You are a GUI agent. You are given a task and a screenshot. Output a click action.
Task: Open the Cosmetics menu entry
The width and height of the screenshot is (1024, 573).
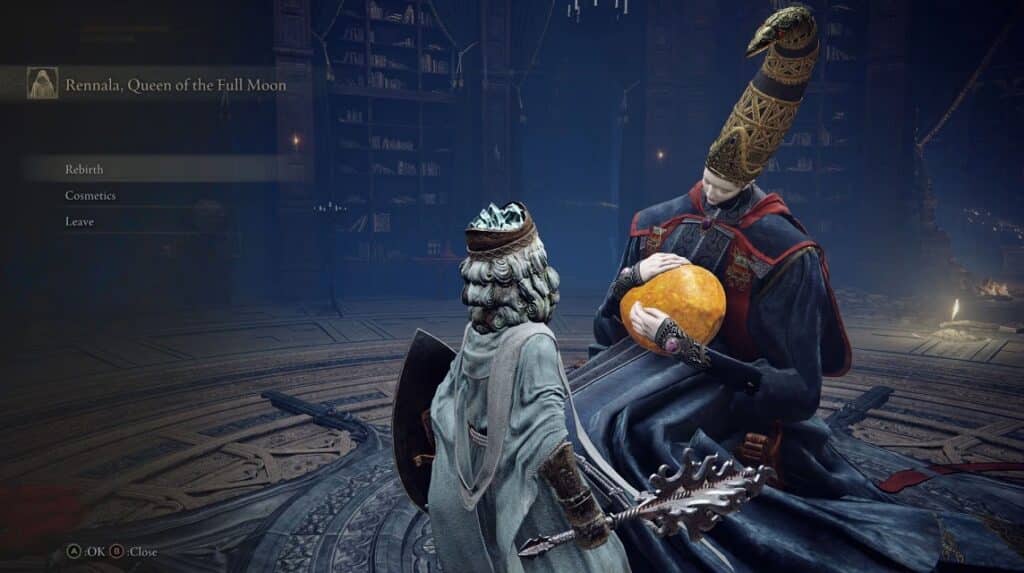pyautogui.click(x=90, y=195)
